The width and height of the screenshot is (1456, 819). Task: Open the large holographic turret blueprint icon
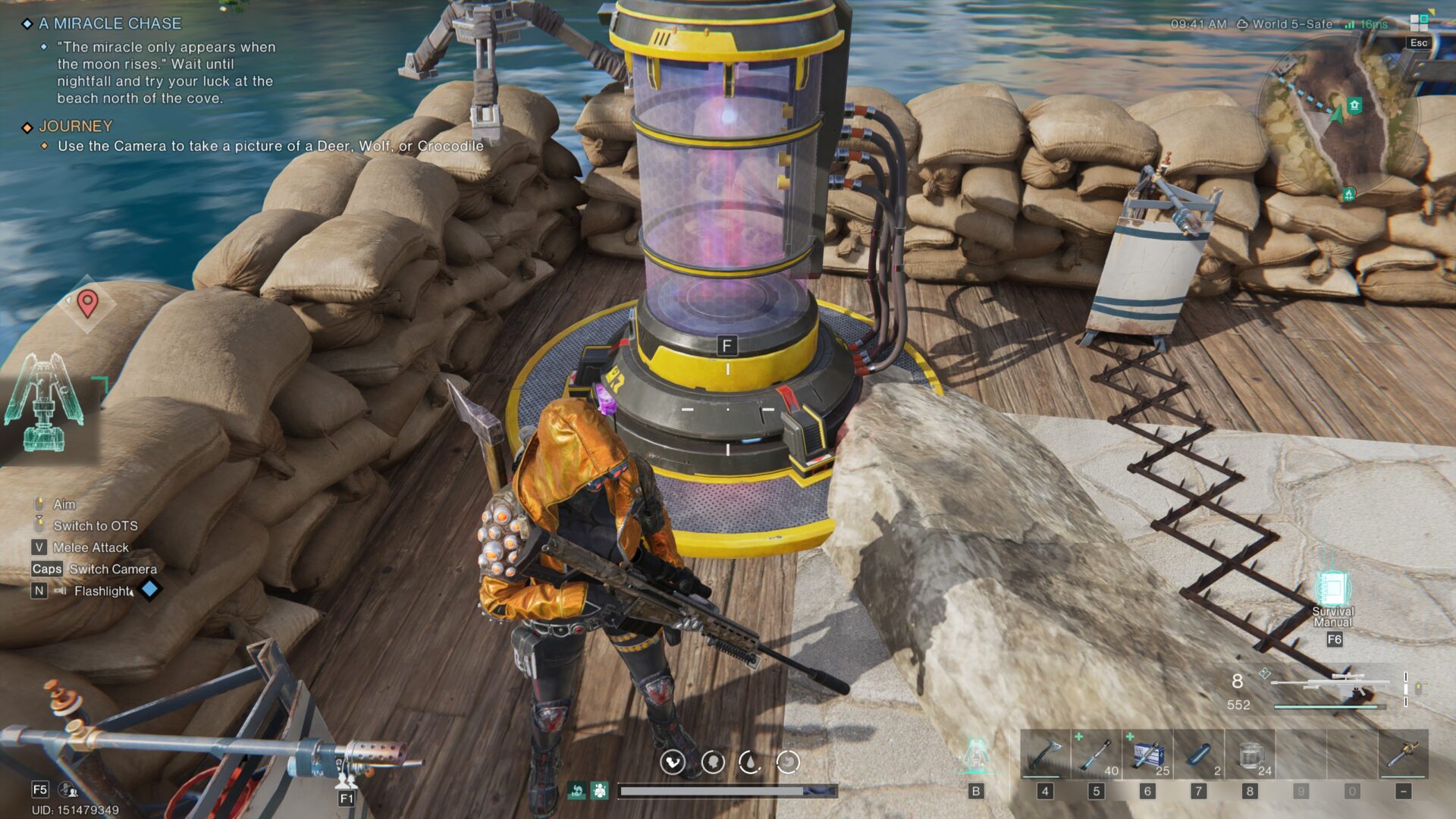(44, 402)
